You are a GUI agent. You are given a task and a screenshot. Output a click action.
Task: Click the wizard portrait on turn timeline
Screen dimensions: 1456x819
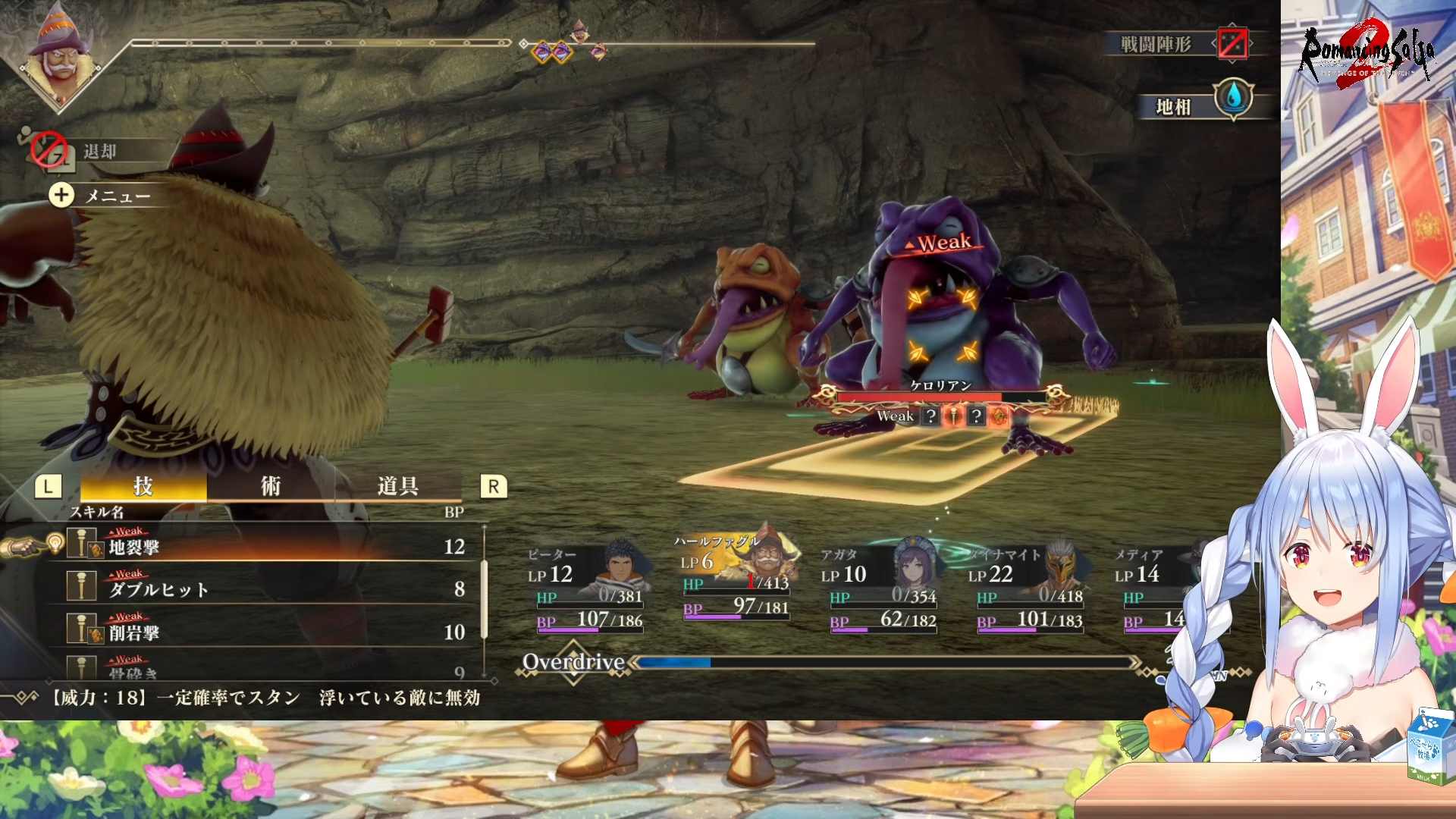point(60,58)
